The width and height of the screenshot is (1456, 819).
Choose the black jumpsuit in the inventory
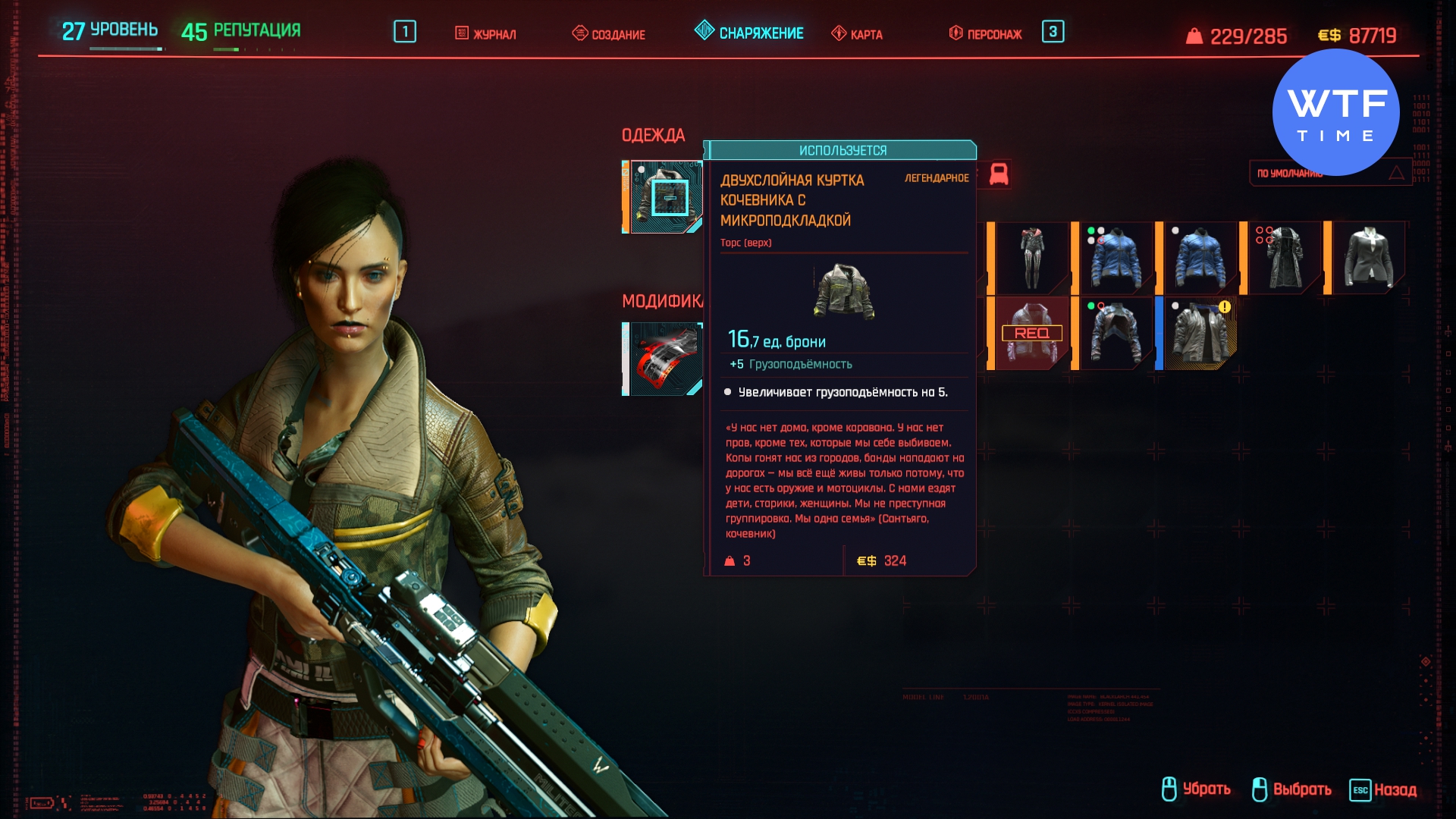click(x=1031, y=259)
